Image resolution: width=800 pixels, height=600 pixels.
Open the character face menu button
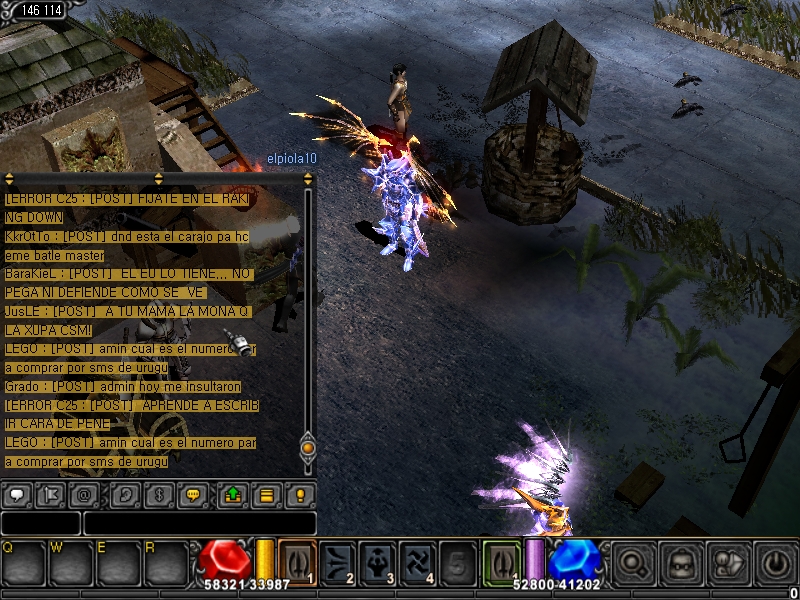click(x=680, y=562)
